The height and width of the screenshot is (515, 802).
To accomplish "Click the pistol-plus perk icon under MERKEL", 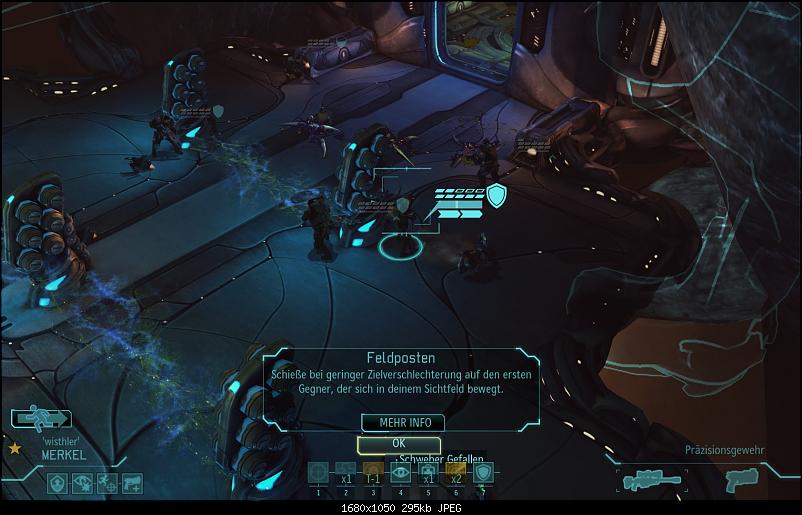I will [131, 483].
